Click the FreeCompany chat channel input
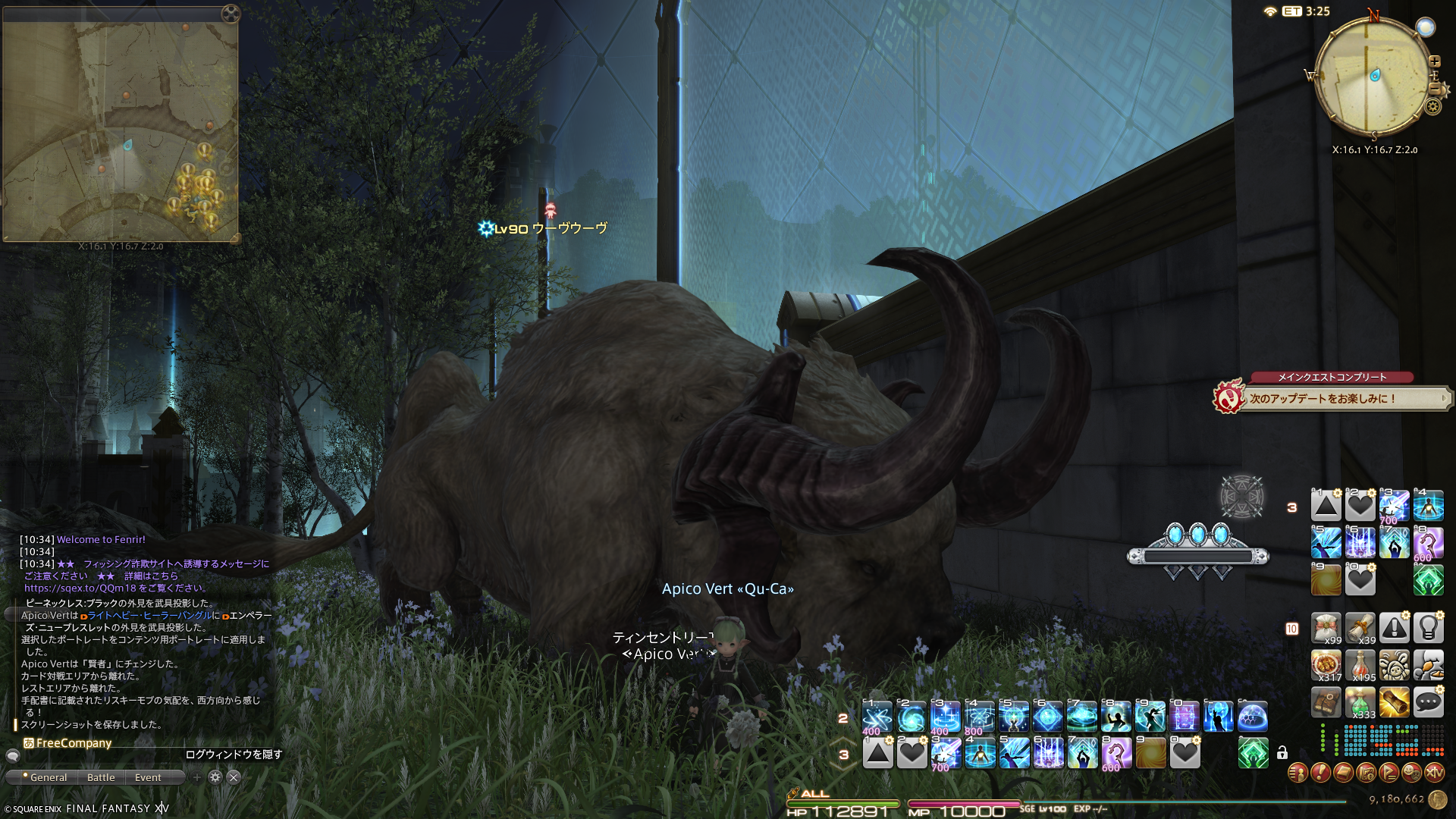The image size is (1456, 819). [x=74, y=743]
